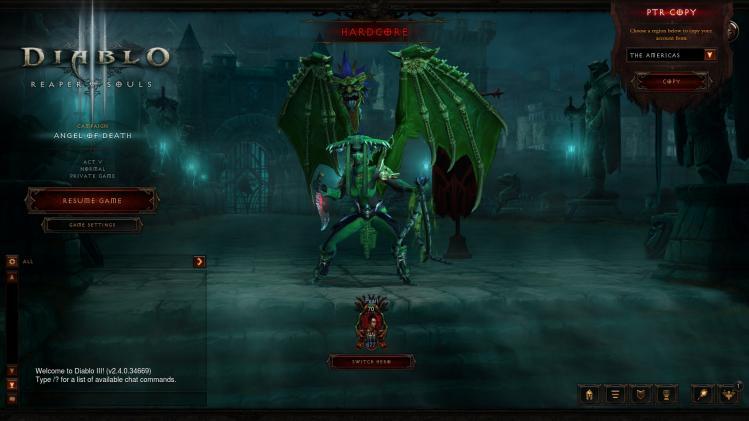Open Game Settings
This screenshot has width=749, height=421.
(x=92, y=225)
